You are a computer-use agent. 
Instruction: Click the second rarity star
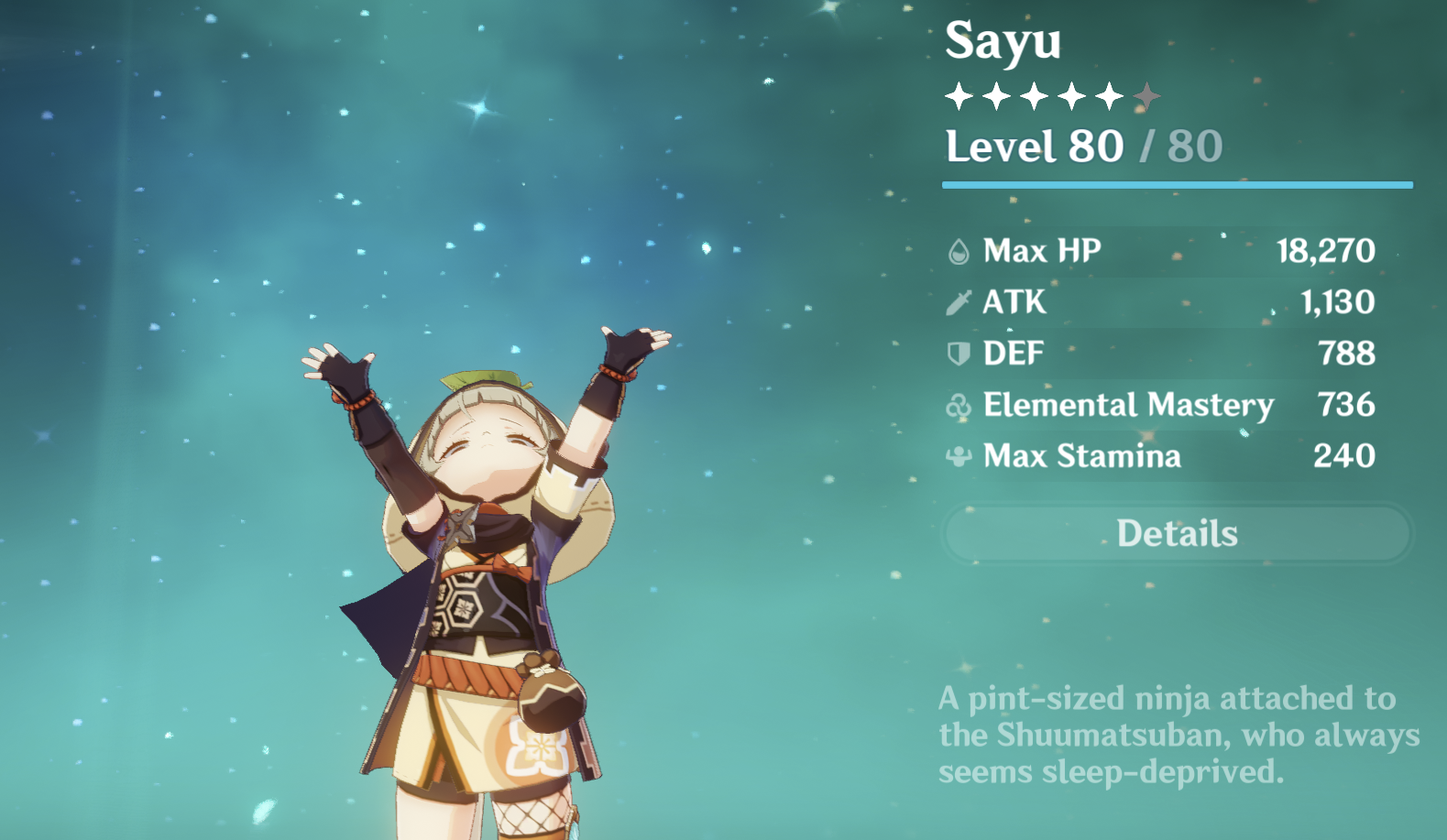point(997,94)
